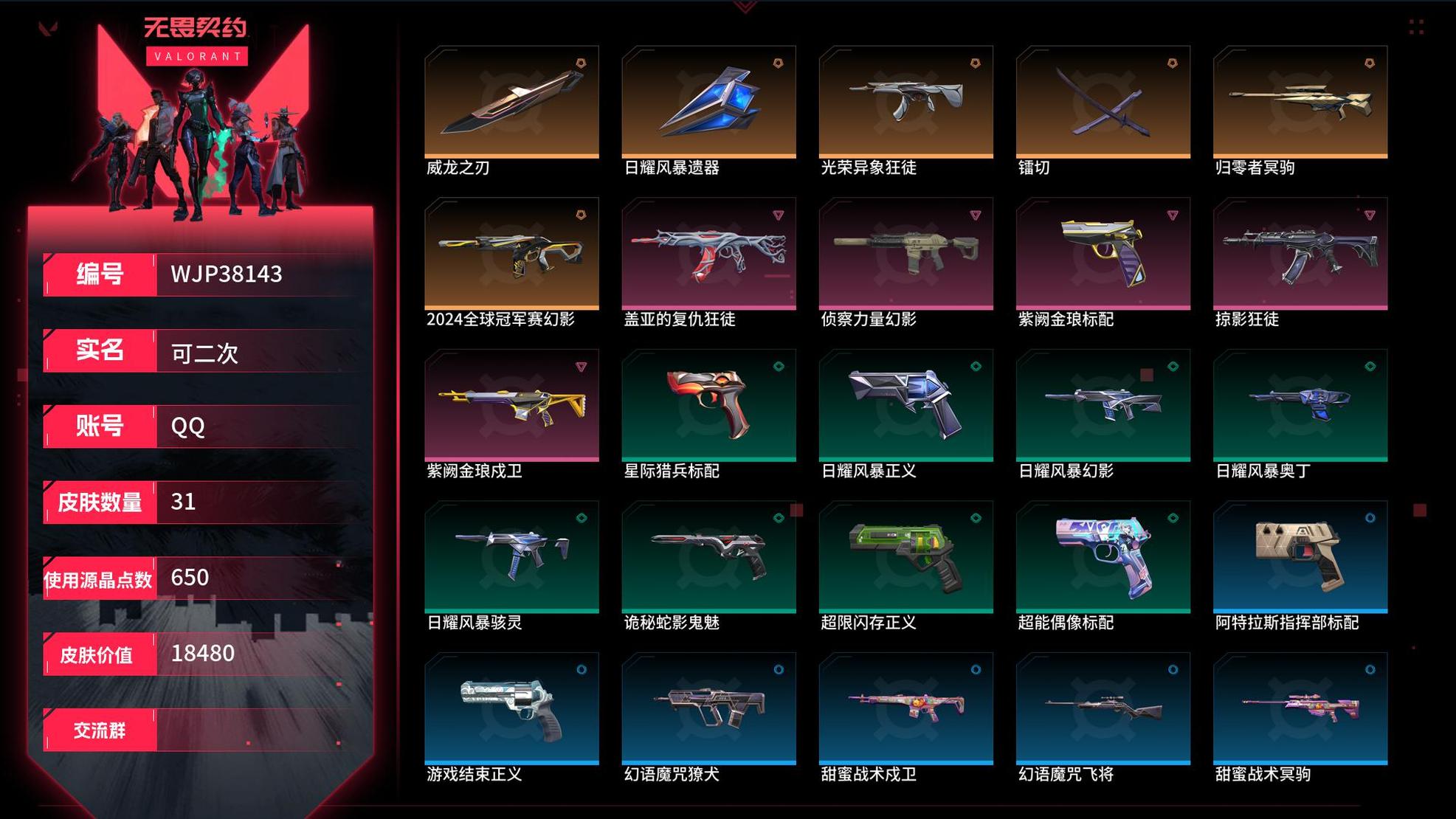Screen dimensions: 1456x819
Task: Open the 超能偶像标配 pistol skin
Action: point(1103,556)
